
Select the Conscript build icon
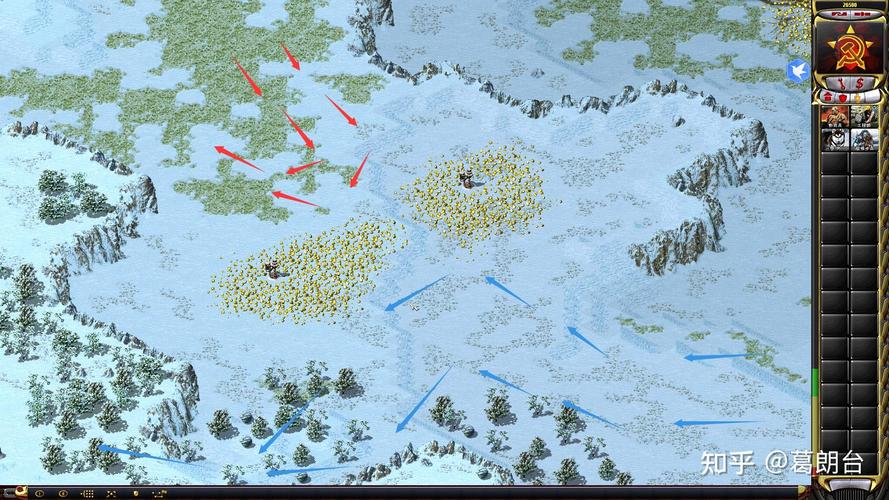tap(834, 116)
